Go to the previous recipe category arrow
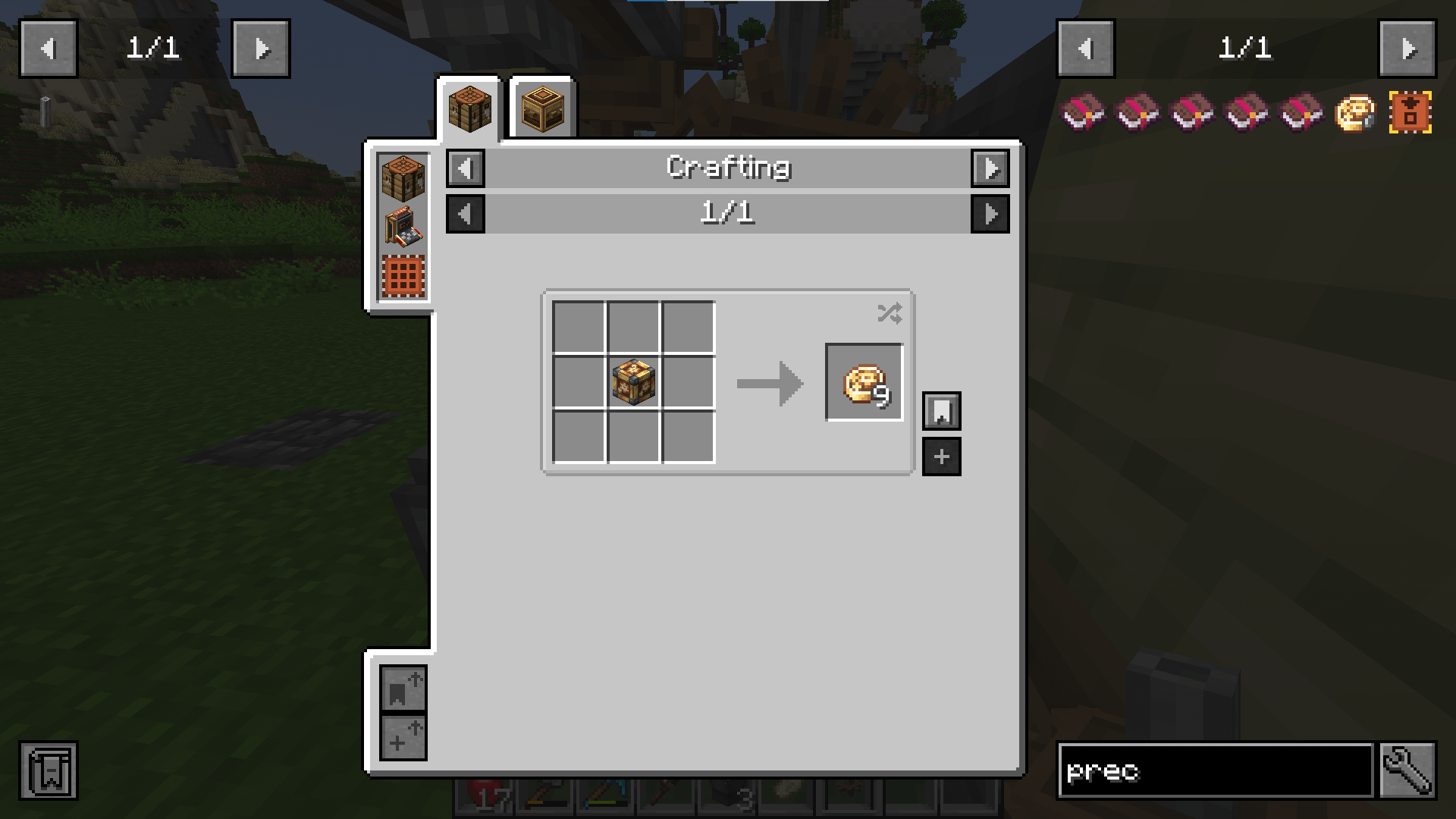The image size is (1456, 819). point(466,168)
